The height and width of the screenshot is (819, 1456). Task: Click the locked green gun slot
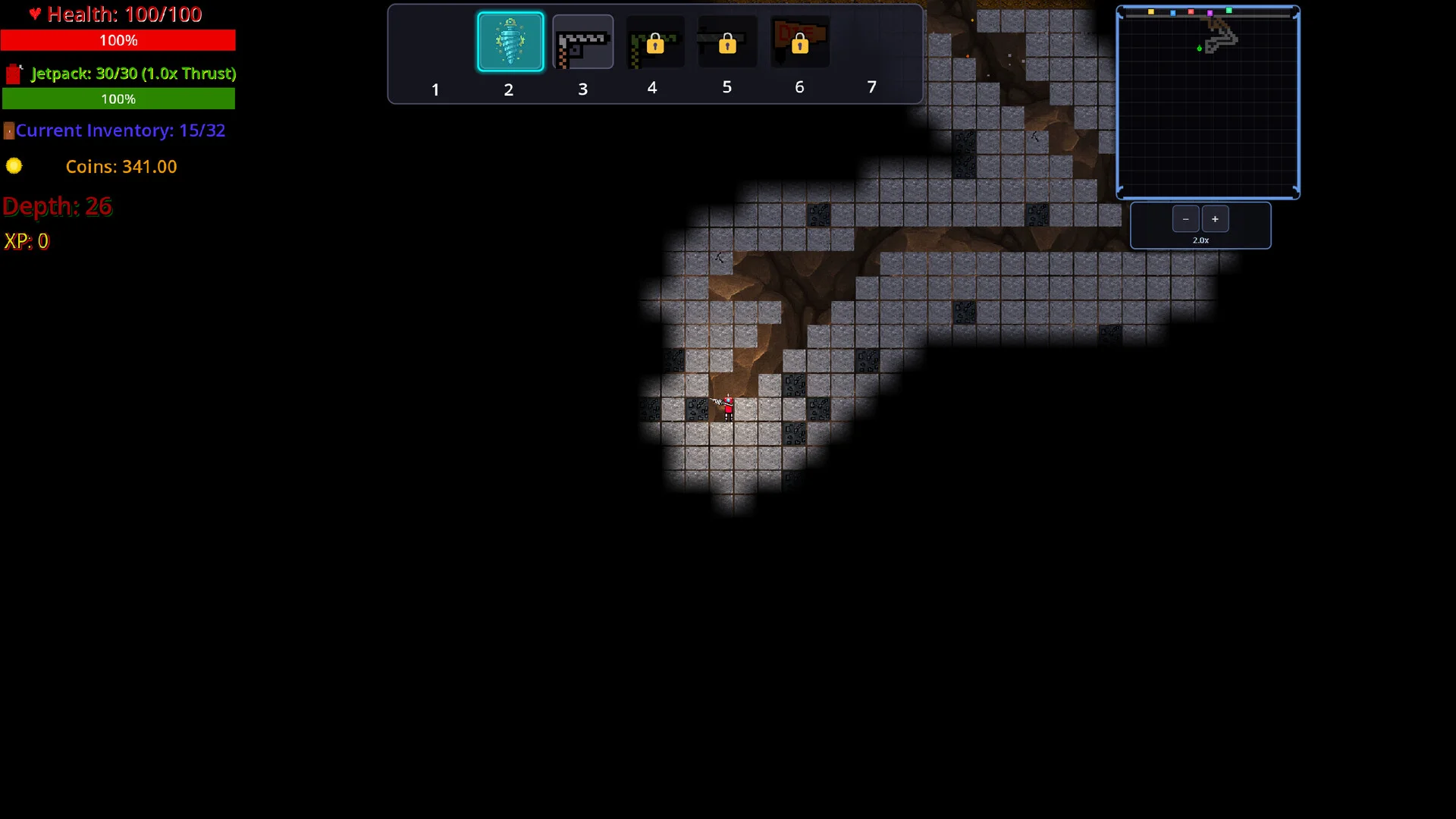coord(654,42)
